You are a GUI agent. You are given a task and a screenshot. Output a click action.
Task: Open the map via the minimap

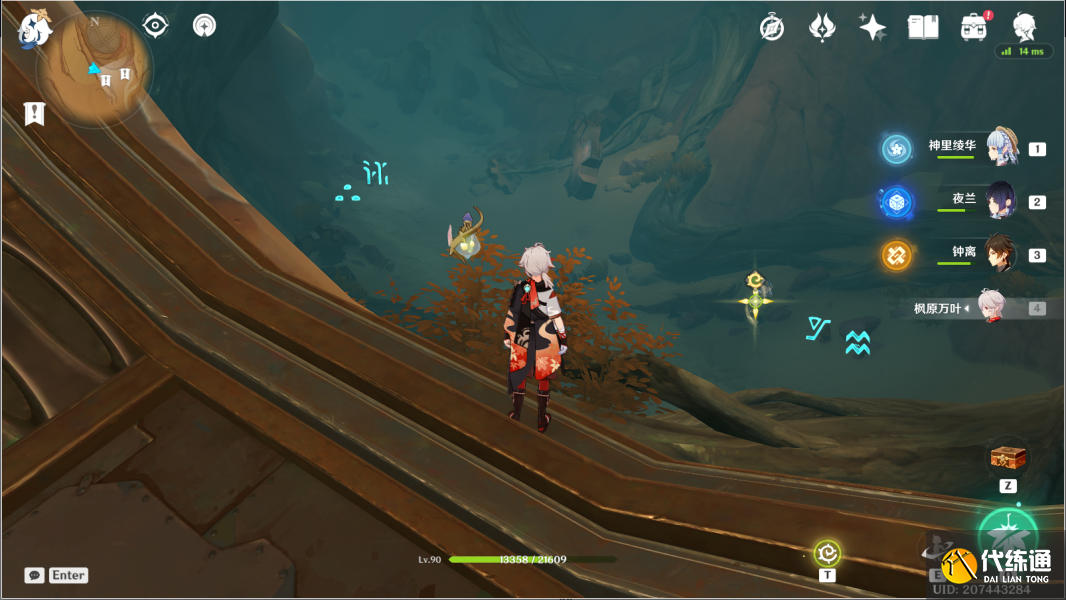click(x=95, y=68)
